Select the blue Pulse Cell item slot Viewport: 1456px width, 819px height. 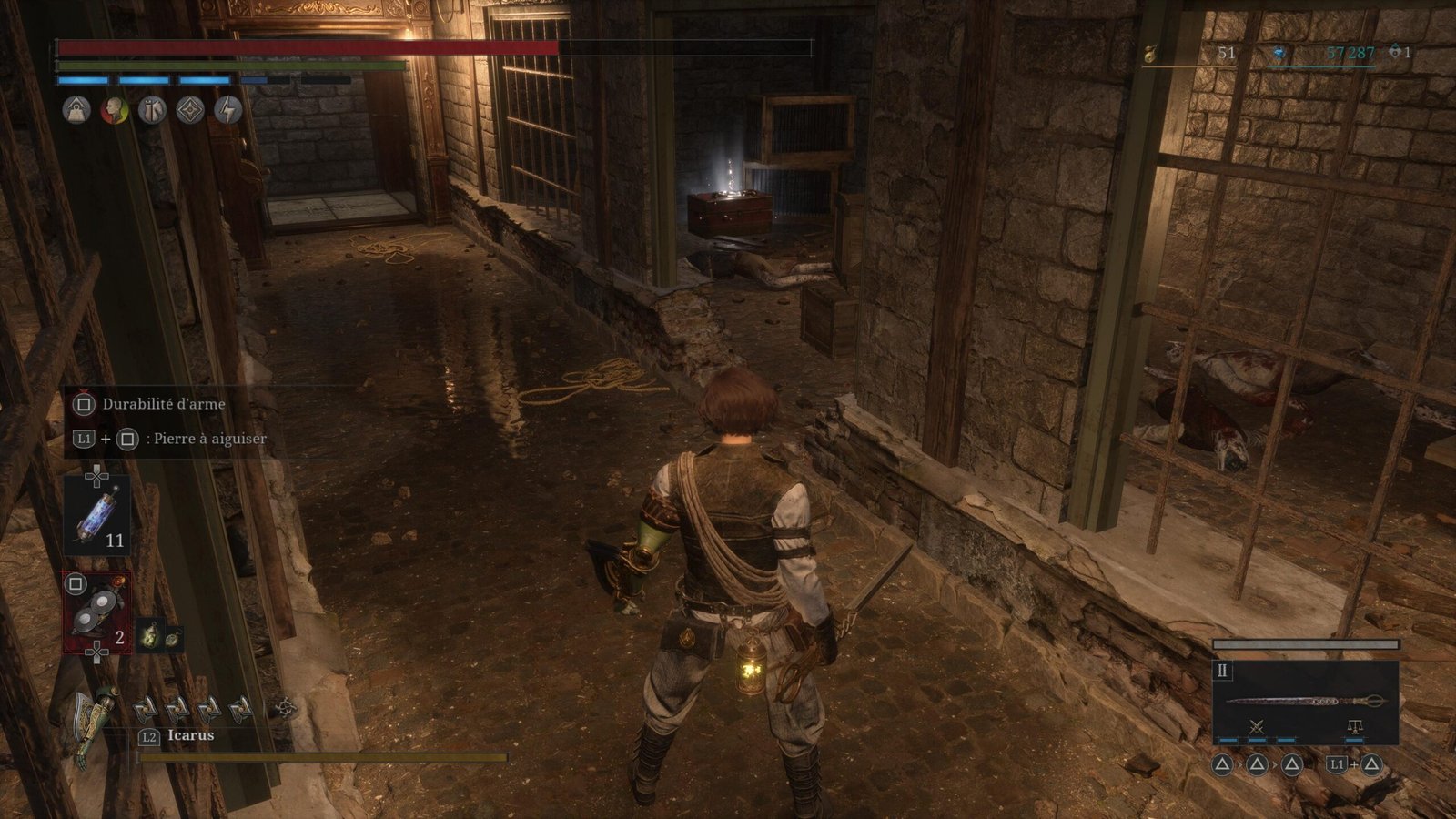tap(96, 516)
